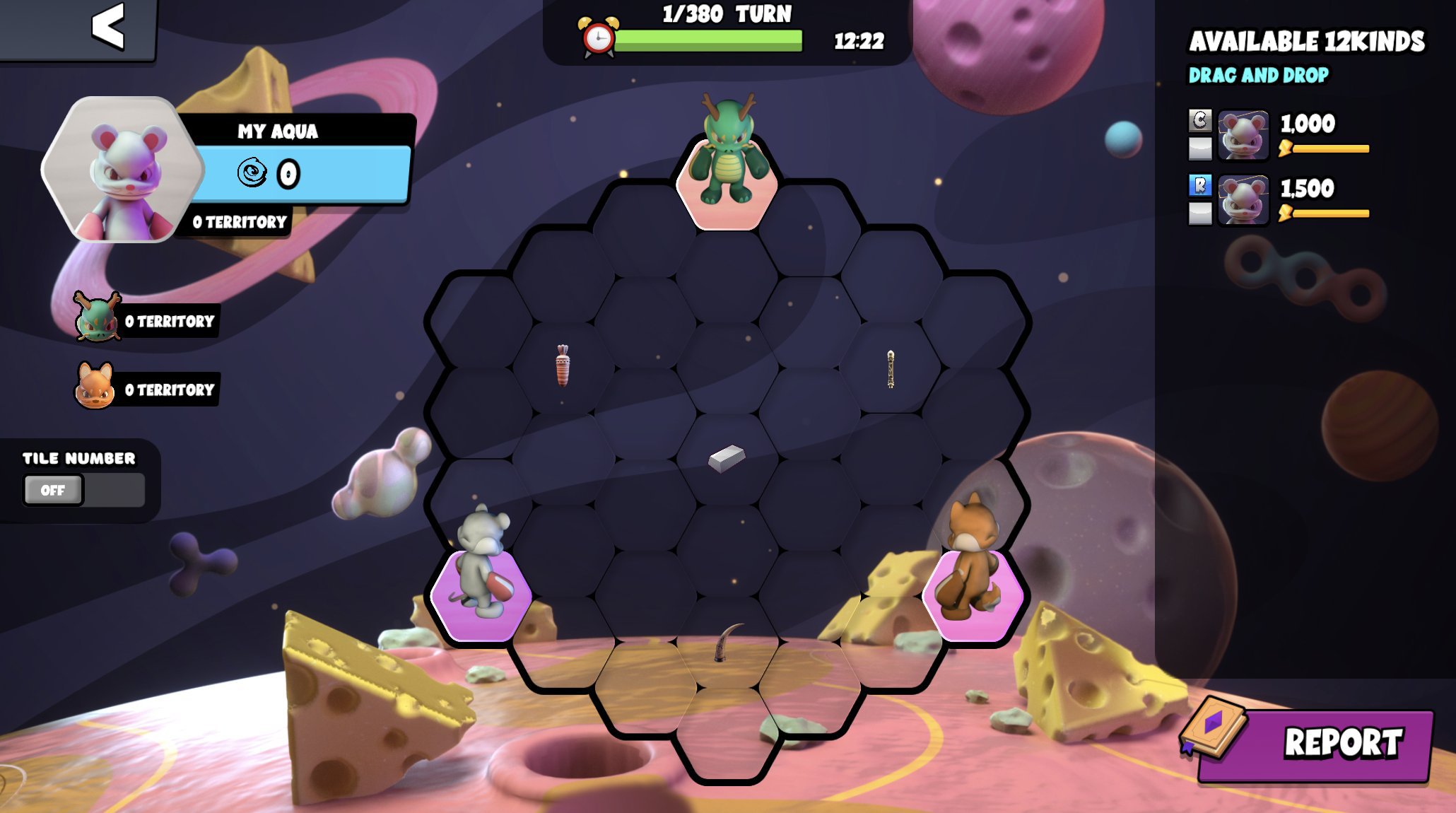
Task: Go back using the arrow button
Action: coord(107,27)
